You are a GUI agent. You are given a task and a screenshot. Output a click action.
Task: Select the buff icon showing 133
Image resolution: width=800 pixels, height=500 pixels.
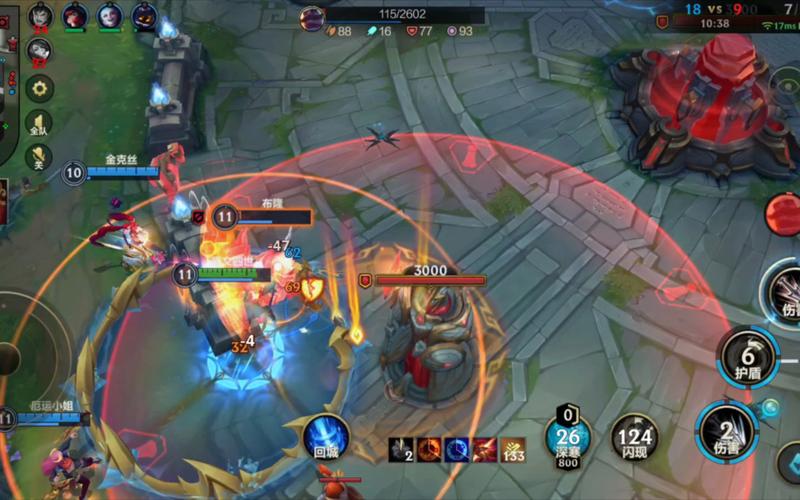point(513,450)
